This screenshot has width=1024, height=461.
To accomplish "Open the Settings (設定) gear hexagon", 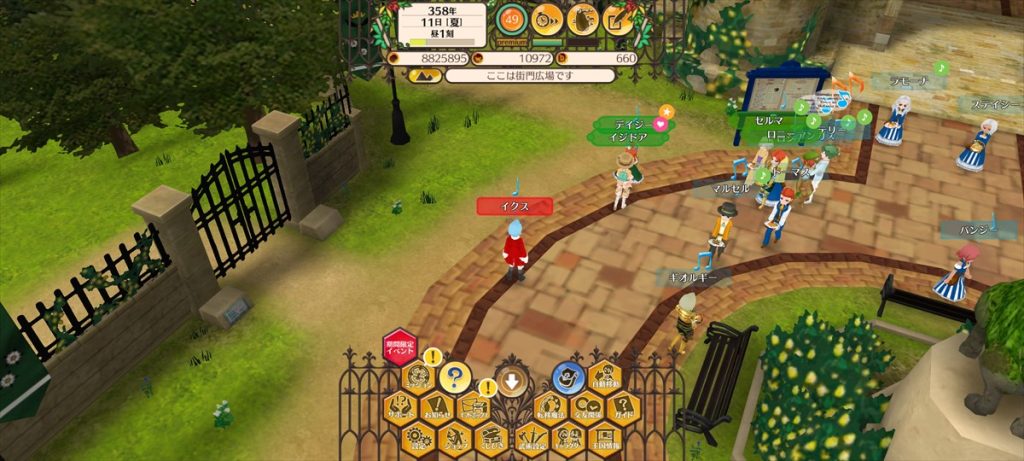I will 417,437.
